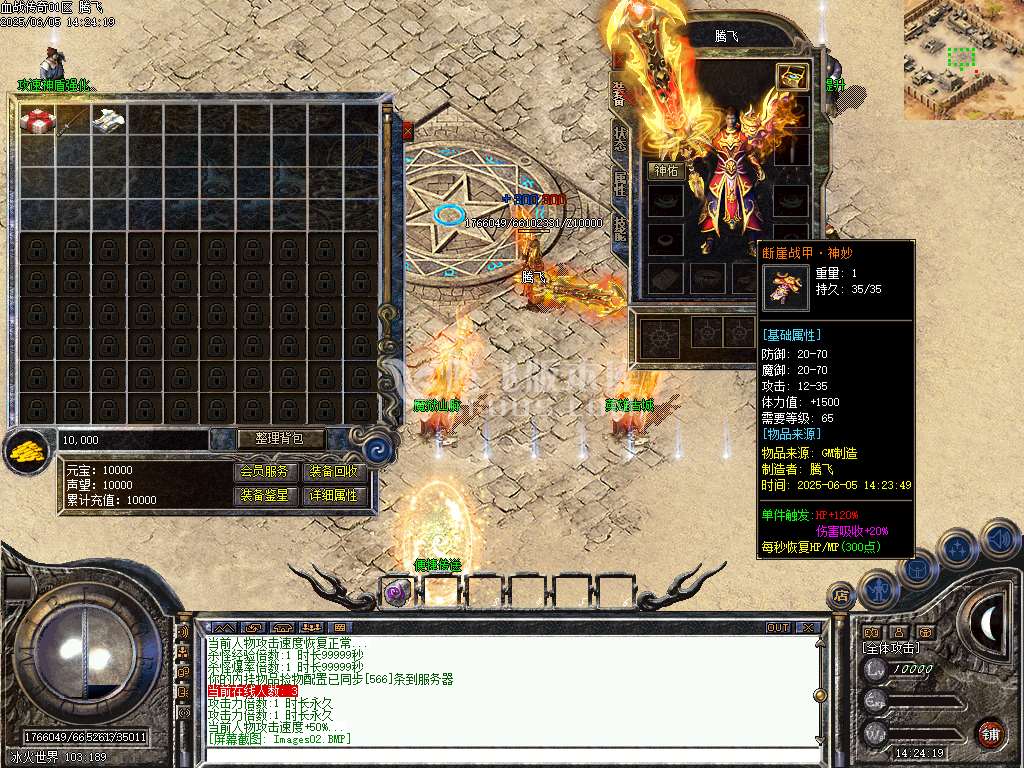Image resolution: width=1024 pixels, height=768 pixels.
Task: Close the inventory bag window
Action: [407, 130]
